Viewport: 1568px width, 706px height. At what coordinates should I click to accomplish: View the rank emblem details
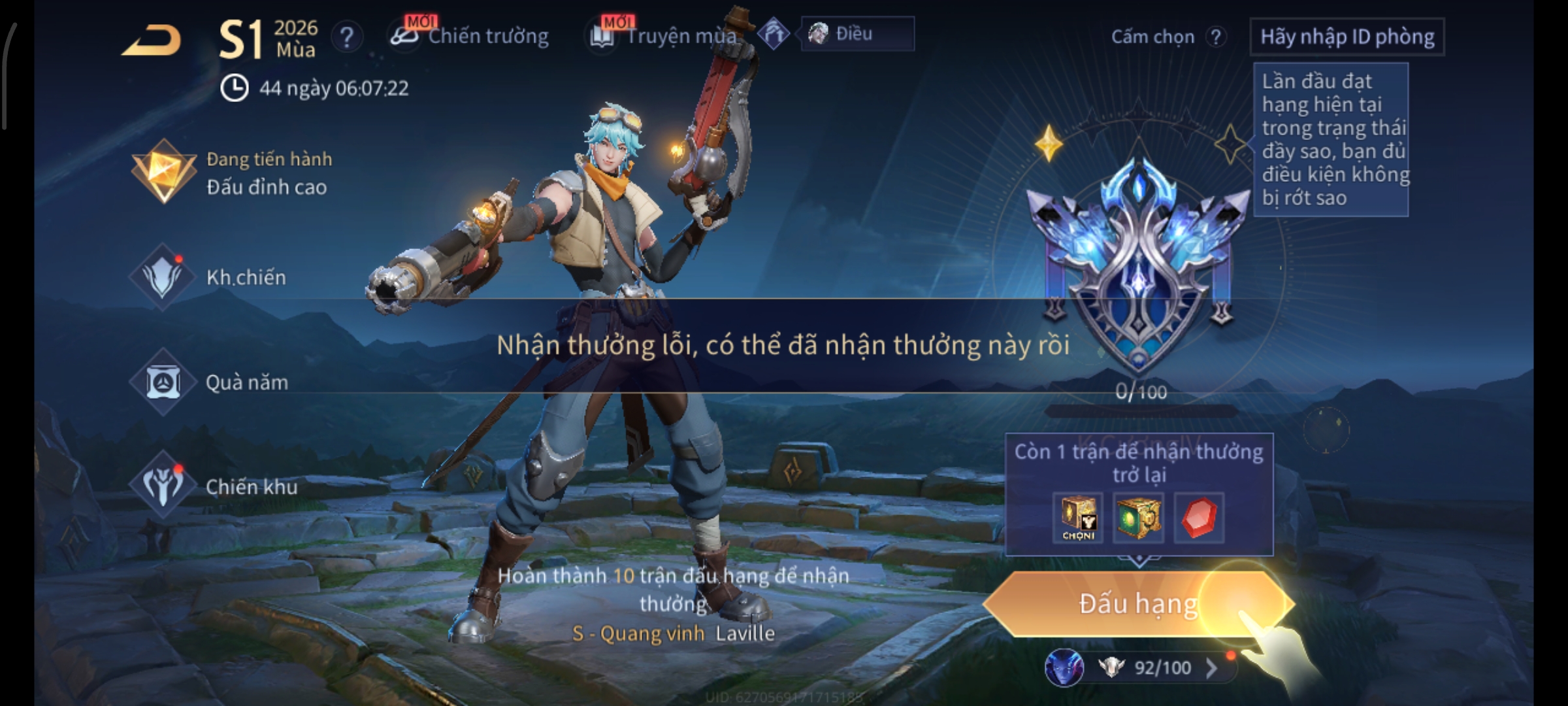(x=1138, y=261)
